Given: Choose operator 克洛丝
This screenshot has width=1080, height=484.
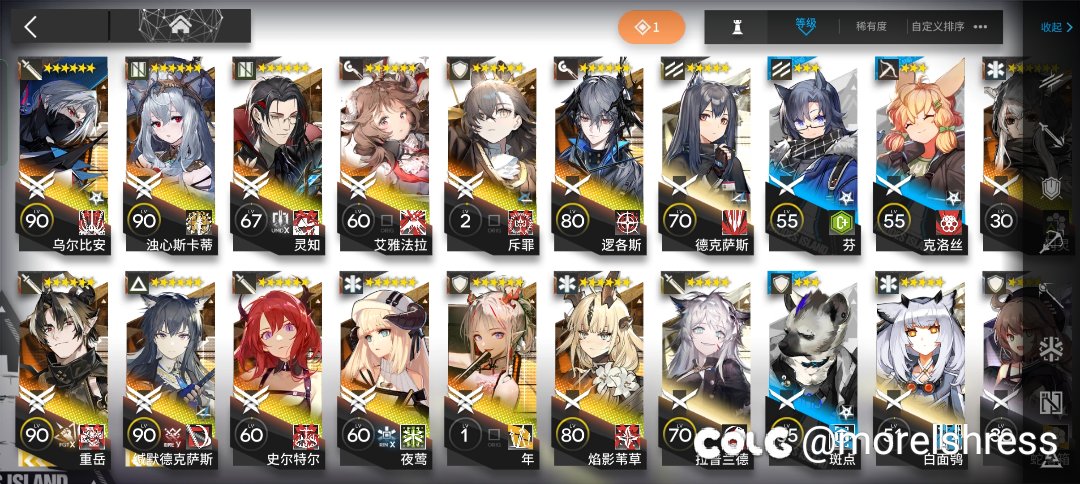Looking at the screenshot, I should [x=924, y=150].
